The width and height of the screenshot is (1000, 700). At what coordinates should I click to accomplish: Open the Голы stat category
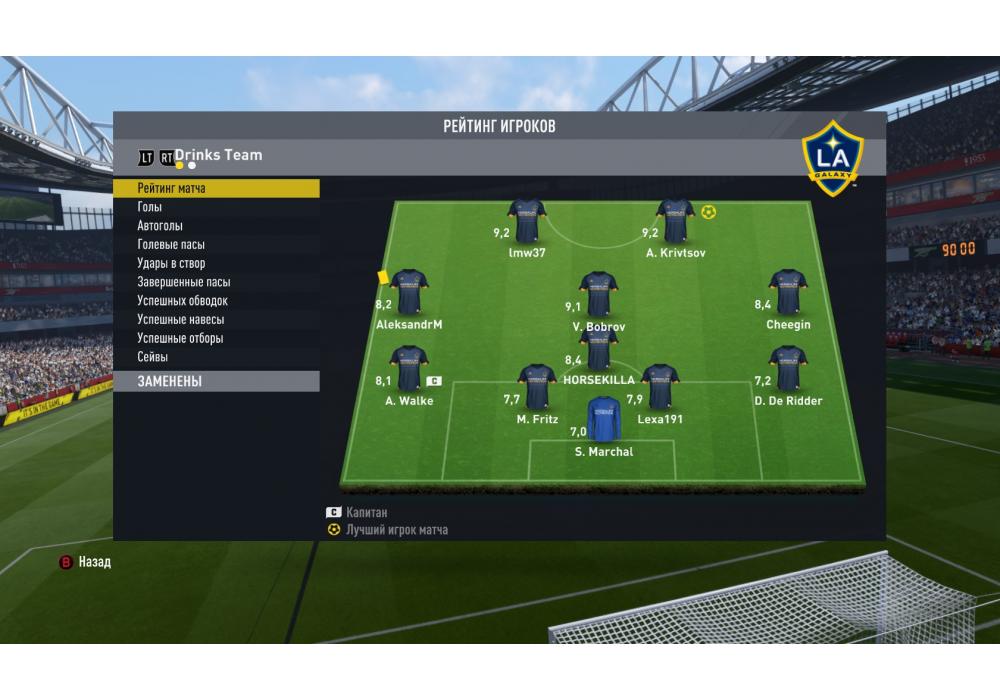click(x=216, y=207)
